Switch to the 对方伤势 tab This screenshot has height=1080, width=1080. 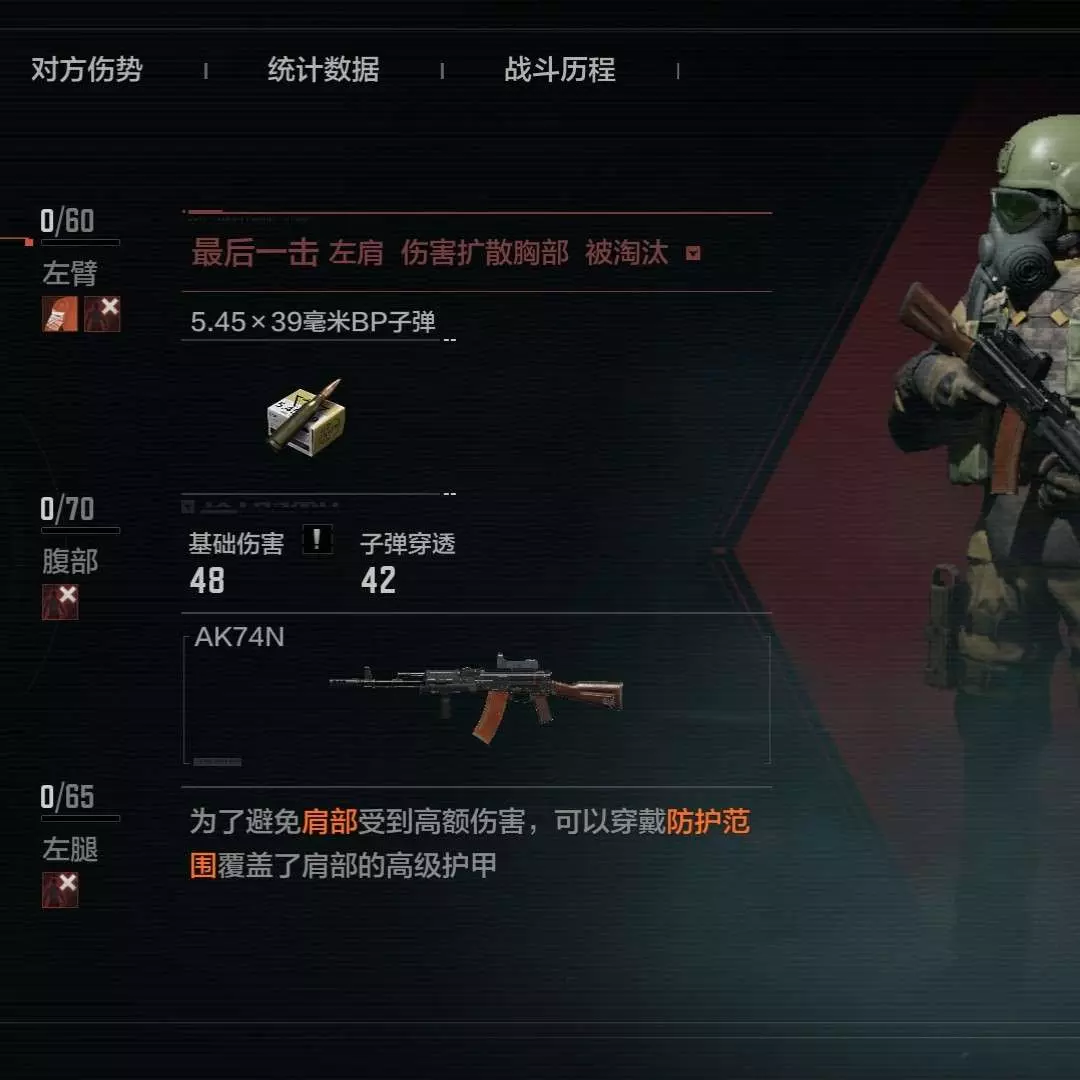coord(86,70)
